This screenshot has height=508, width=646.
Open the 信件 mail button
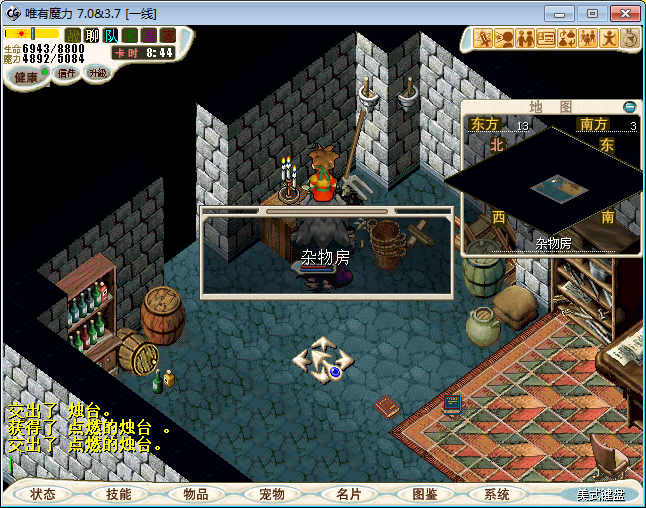[x=67, y=73]
